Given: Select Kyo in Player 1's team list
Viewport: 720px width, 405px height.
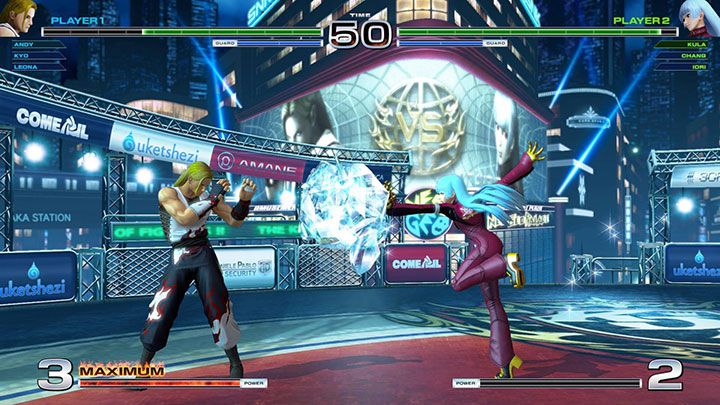Looking at the screenshot, I should (x=22, y=56).
